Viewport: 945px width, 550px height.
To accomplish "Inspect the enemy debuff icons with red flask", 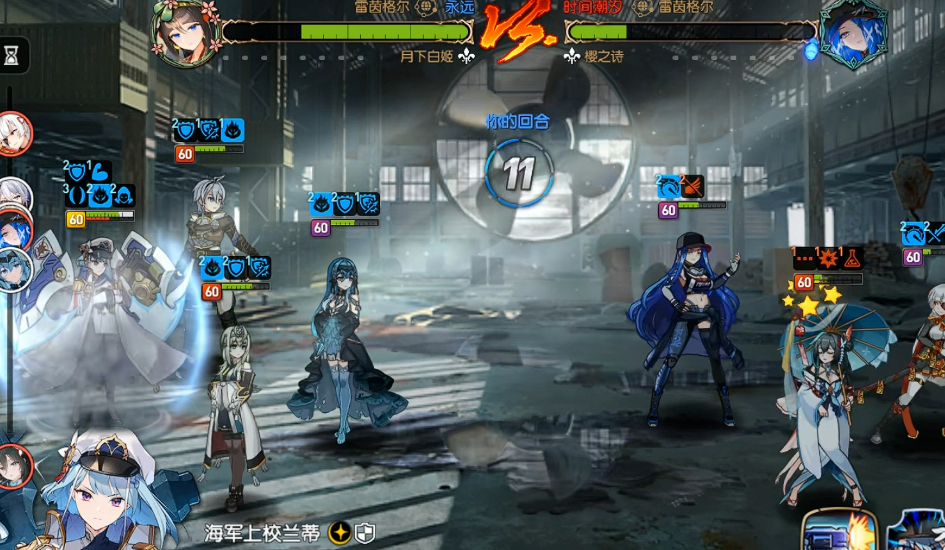I will (x=851, y=257).
